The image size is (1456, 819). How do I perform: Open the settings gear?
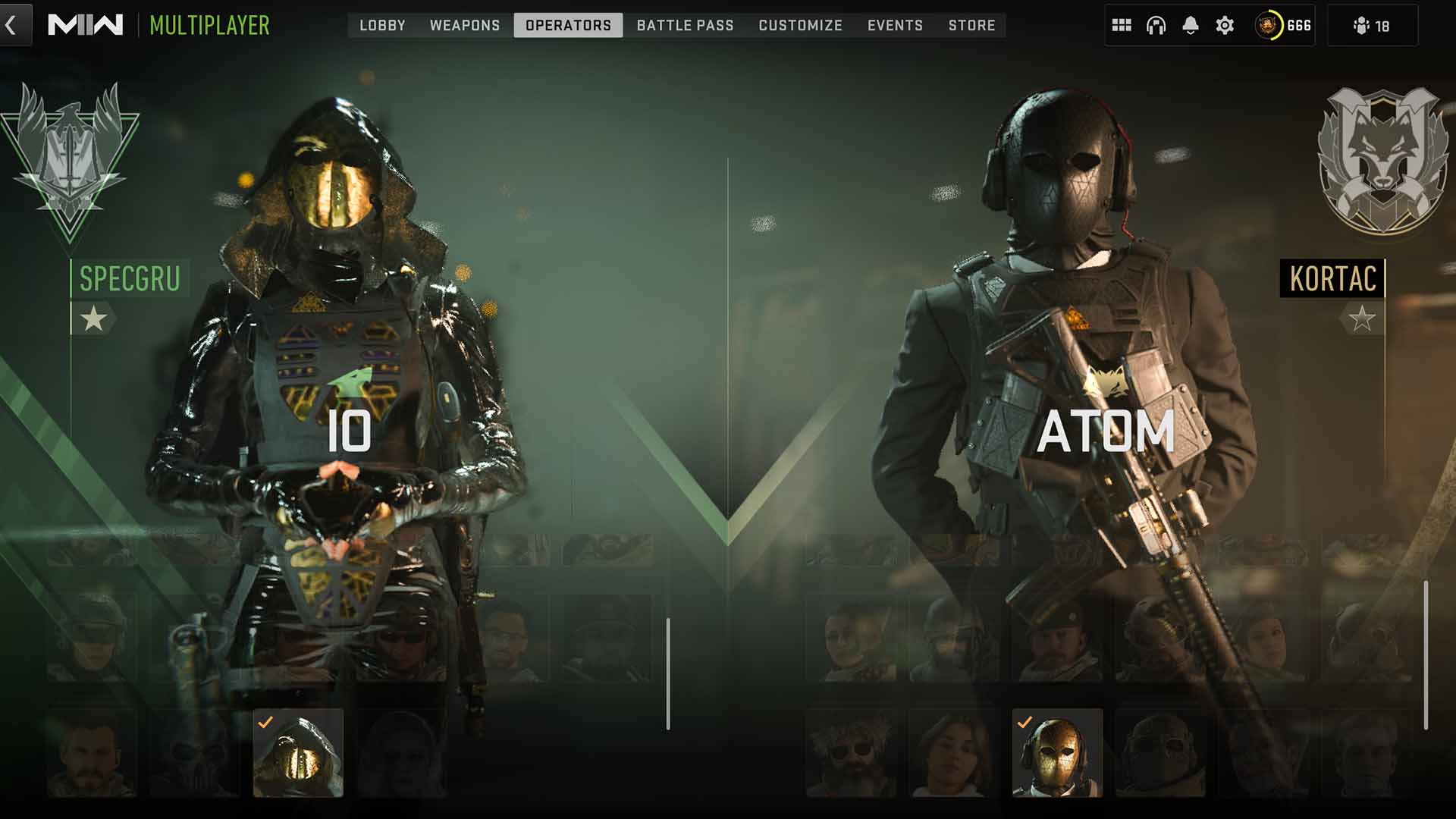(1225, 26)
